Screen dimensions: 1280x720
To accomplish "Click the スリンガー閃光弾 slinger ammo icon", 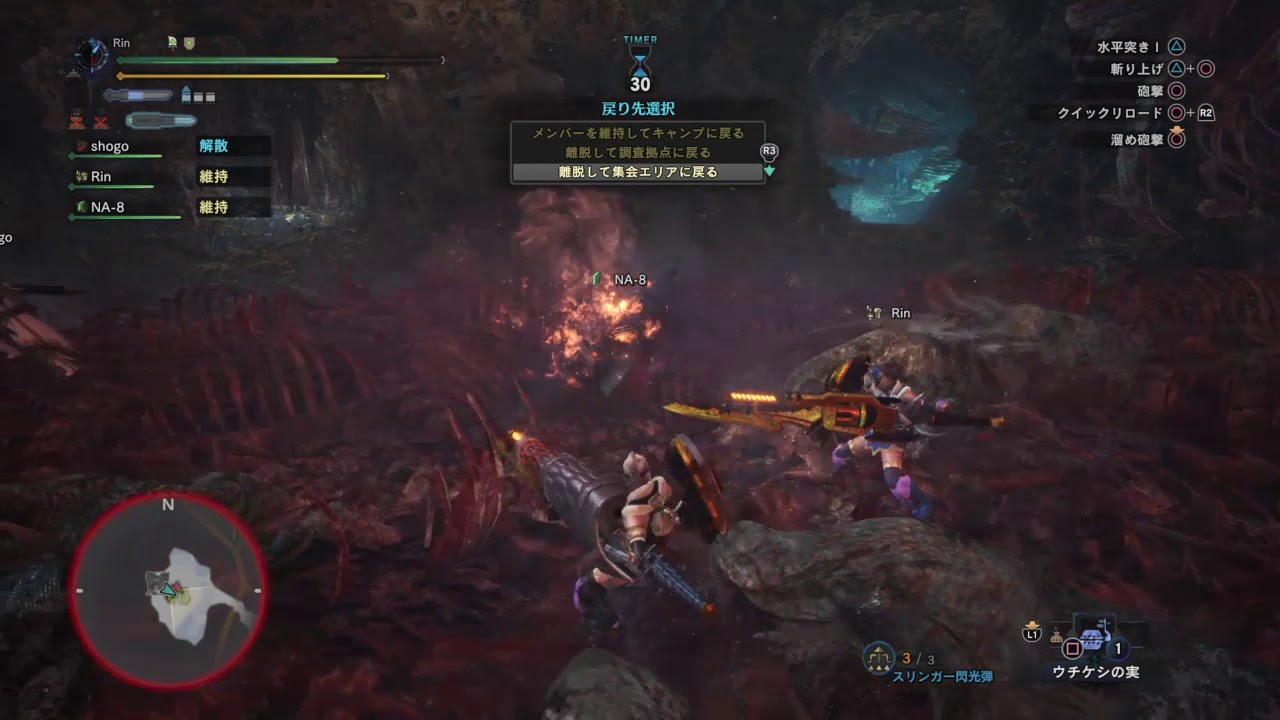I will (878, 657).
